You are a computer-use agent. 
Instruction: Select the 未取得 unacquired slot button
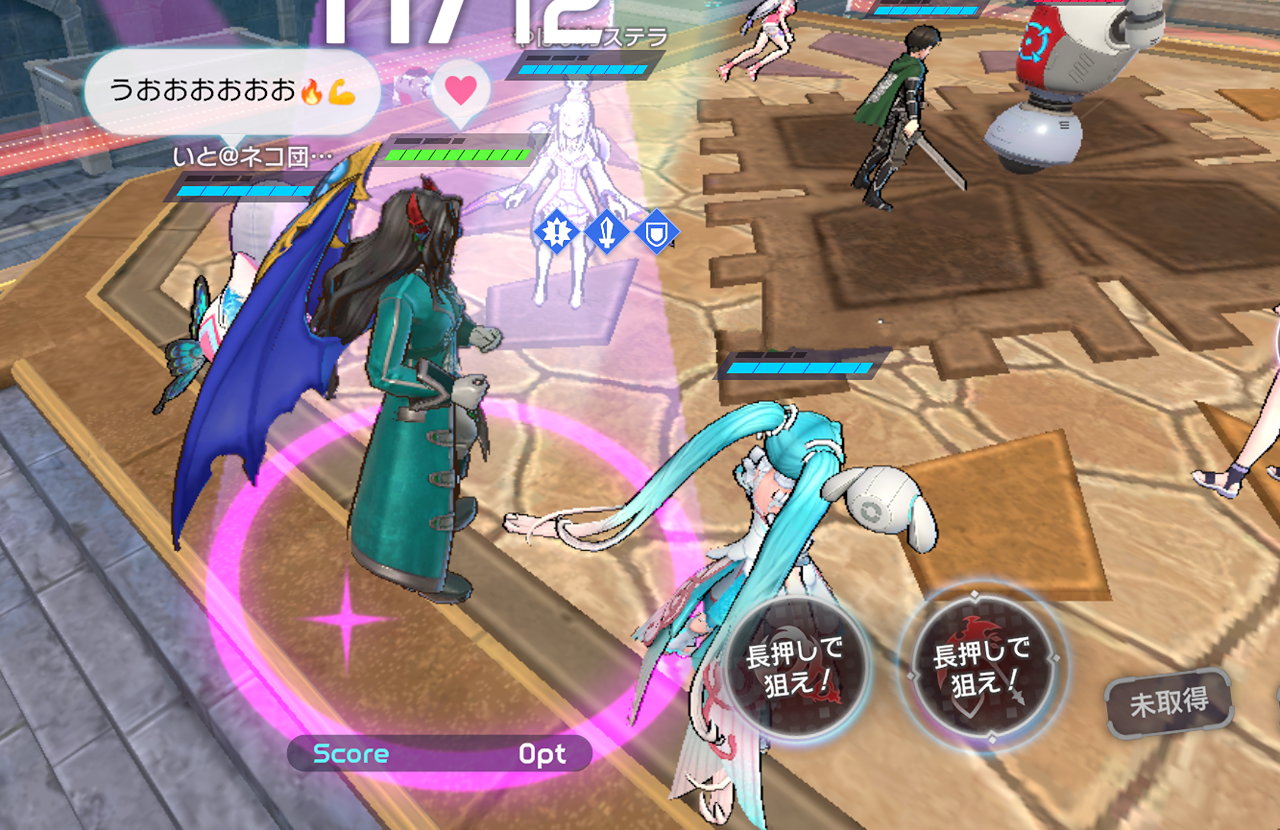(x=1167, y=703)
